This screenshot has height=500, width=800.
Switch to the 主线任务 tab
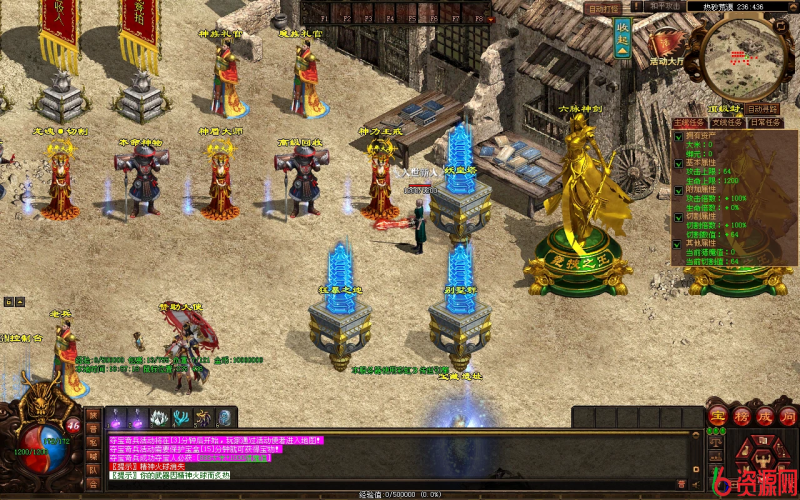[690, 122]
